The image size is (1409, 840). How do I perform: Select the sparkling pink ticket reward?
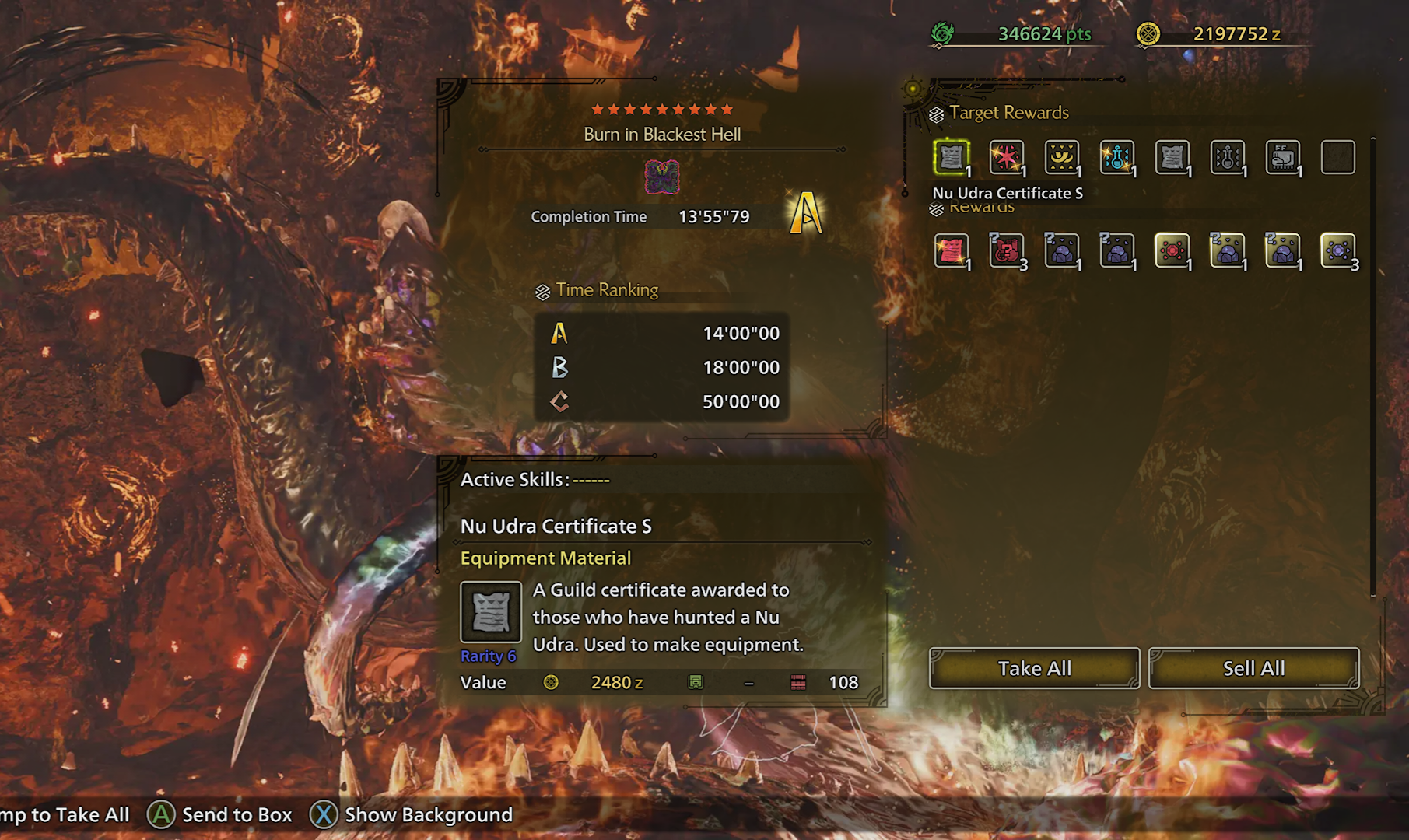951,250
